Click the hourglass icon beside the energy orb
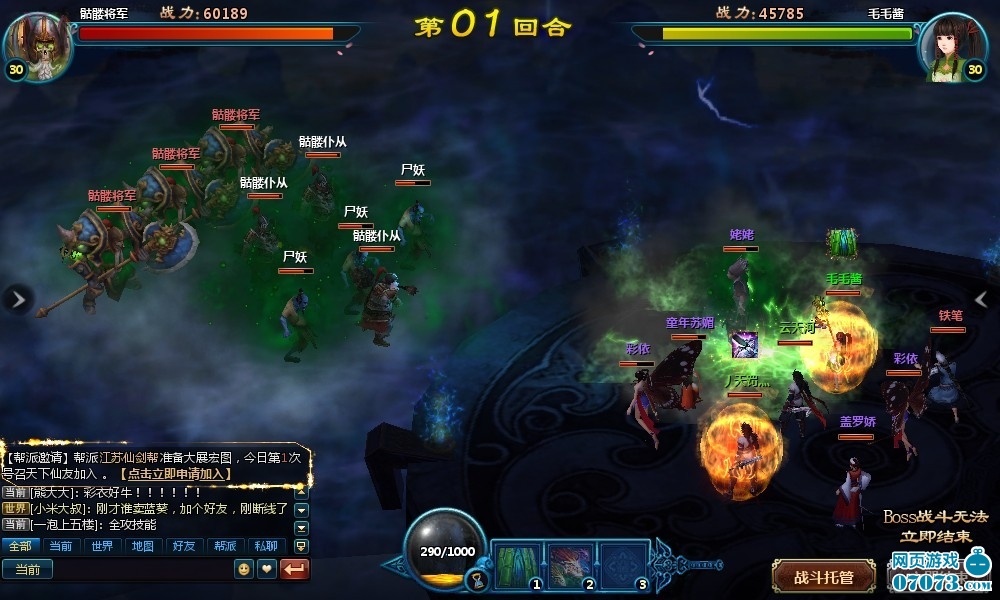Screen dimensions: 1000x600 478,579
